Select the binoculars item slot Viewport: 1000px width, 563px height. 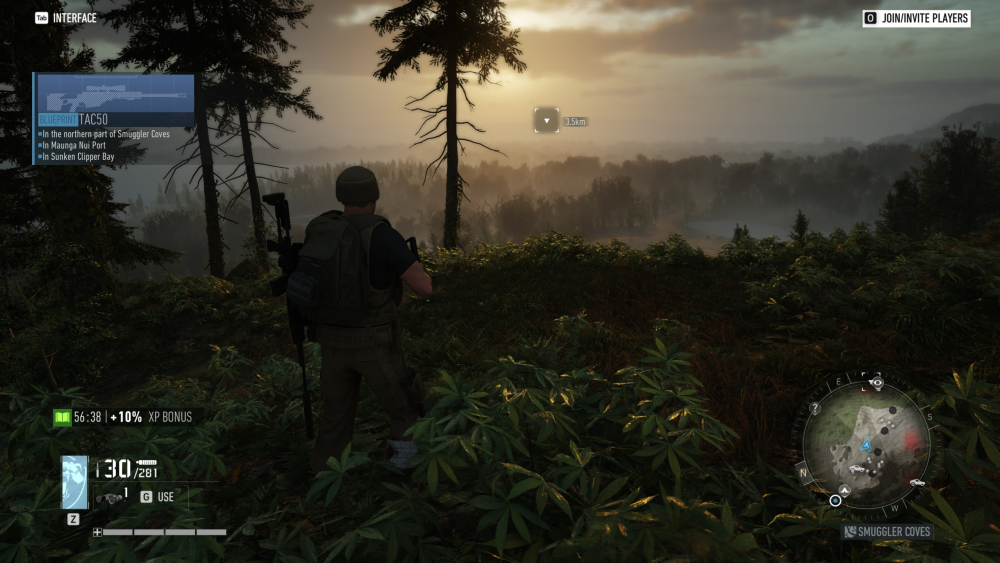click(110, 497)
